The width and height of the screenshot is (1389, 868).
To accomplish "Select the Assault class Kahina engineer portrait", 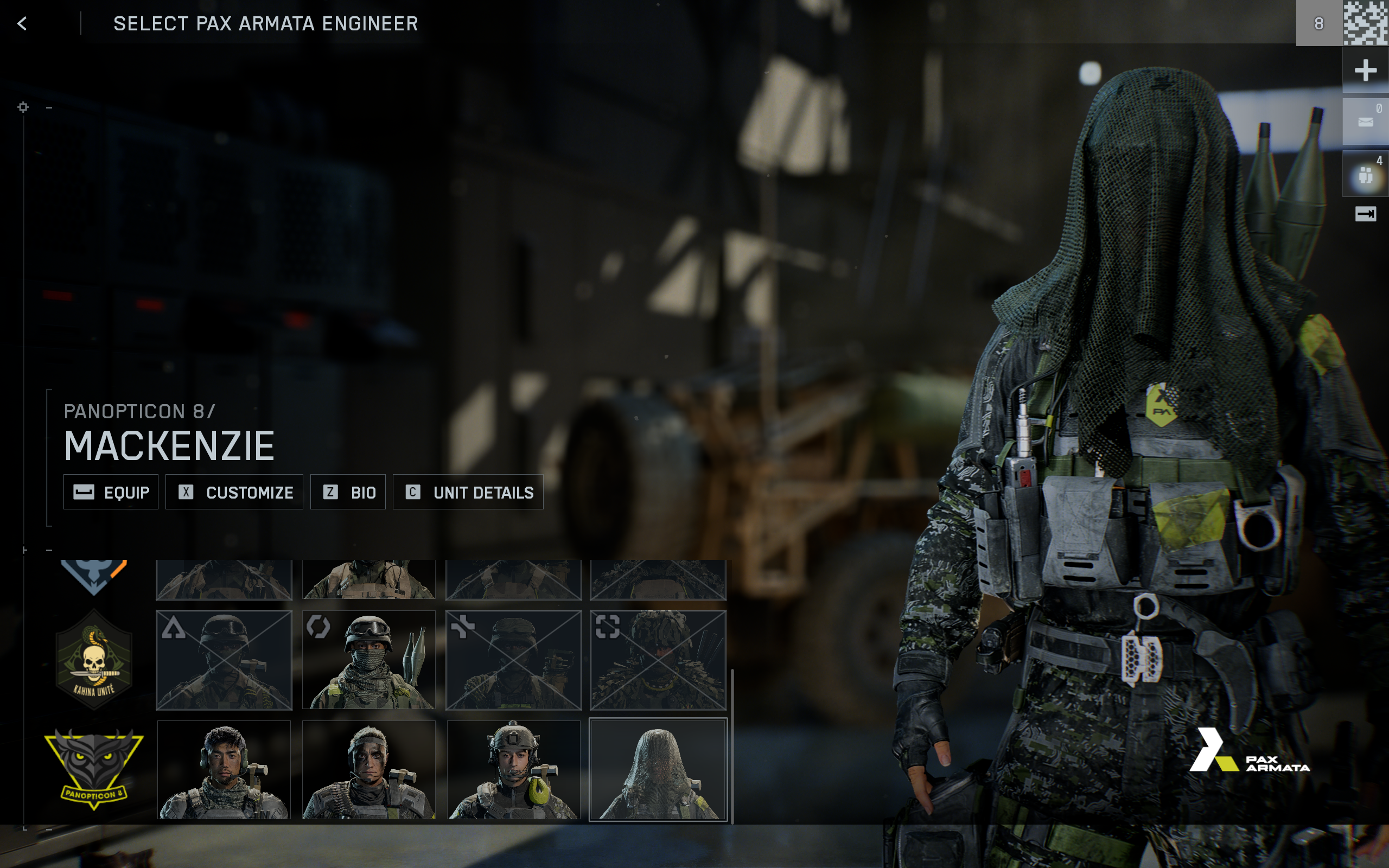I will (x=224, y=659).
